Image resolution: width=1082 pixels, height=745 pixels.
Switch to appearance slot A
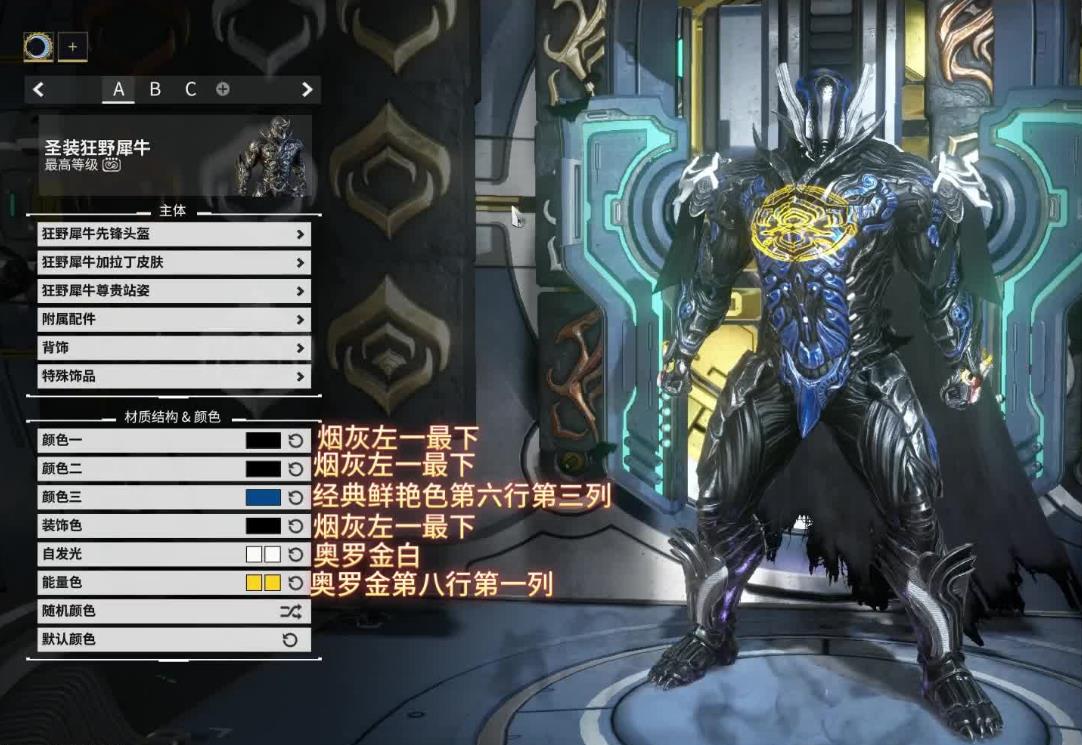[x=118, y=89]
